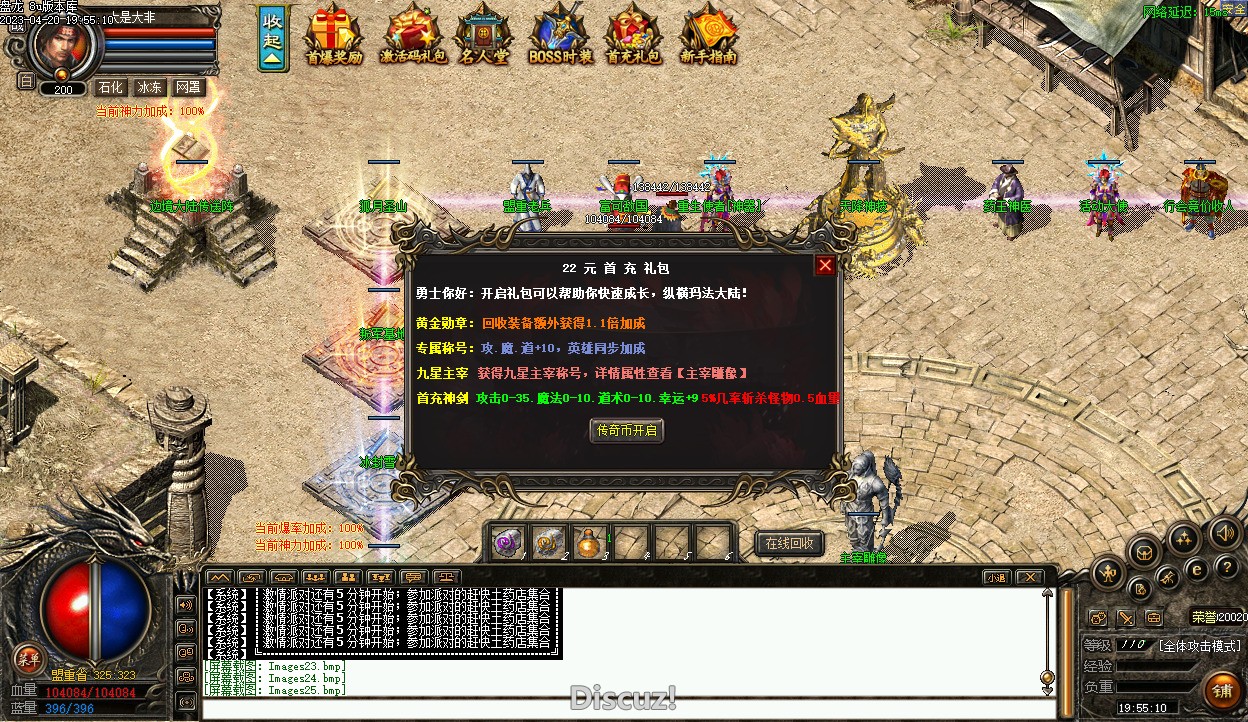Viewport: 1248px width, 722px height.
Task: Focus the chat text input box
Action: click(x=620, y=709)
